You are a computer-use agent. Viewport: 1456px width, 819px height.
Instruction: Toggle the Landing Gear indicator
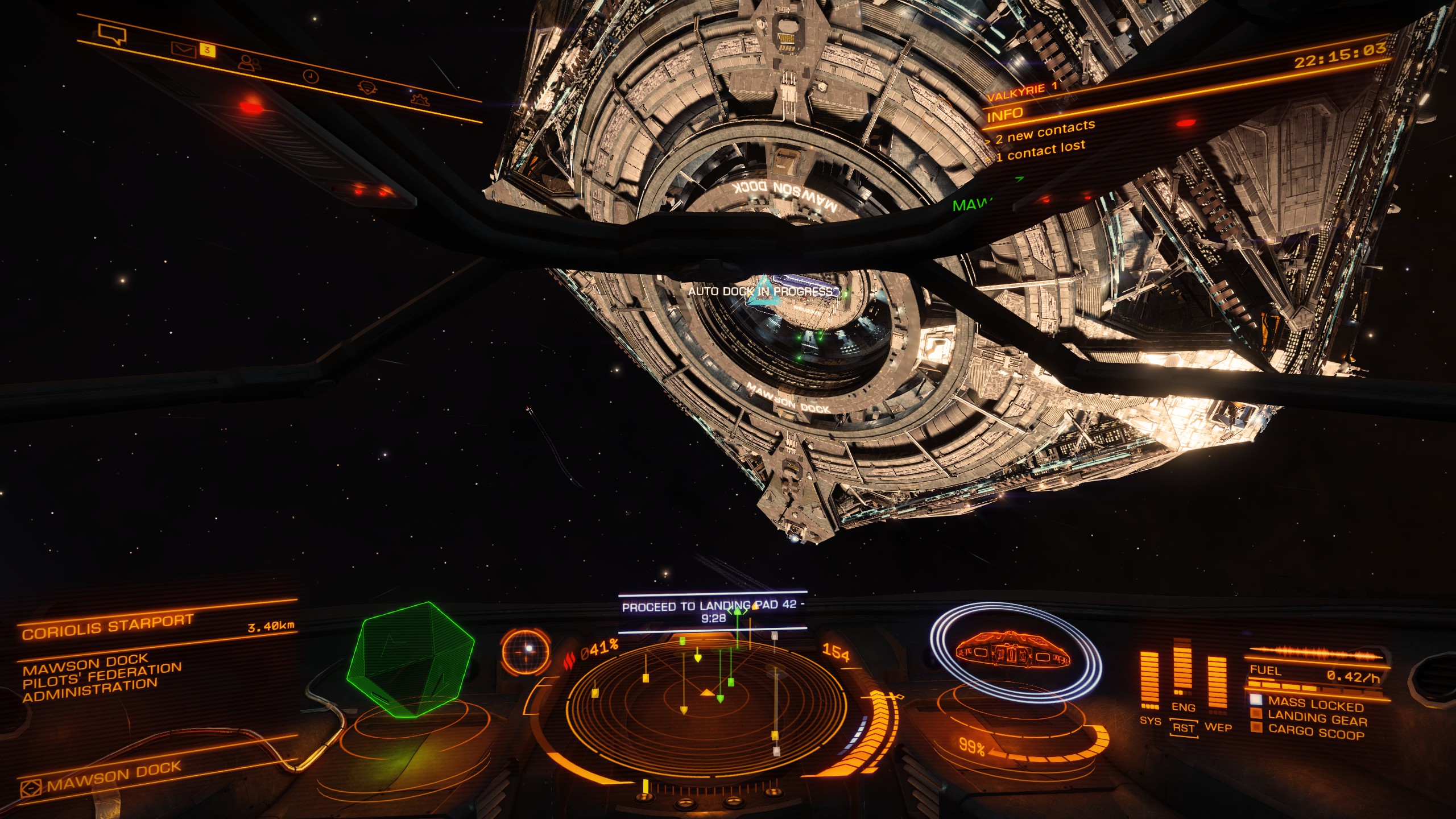coord(1317,719)
